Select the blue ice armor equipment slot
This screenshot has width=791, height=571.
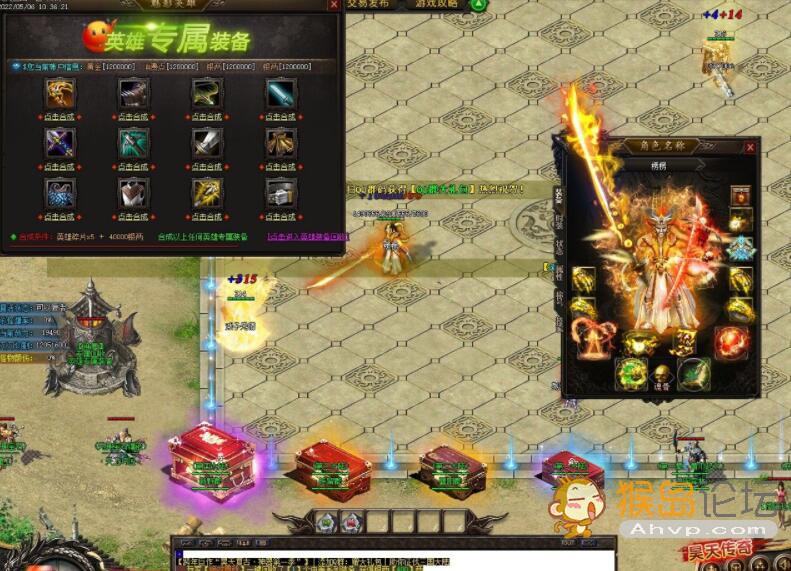740,249
